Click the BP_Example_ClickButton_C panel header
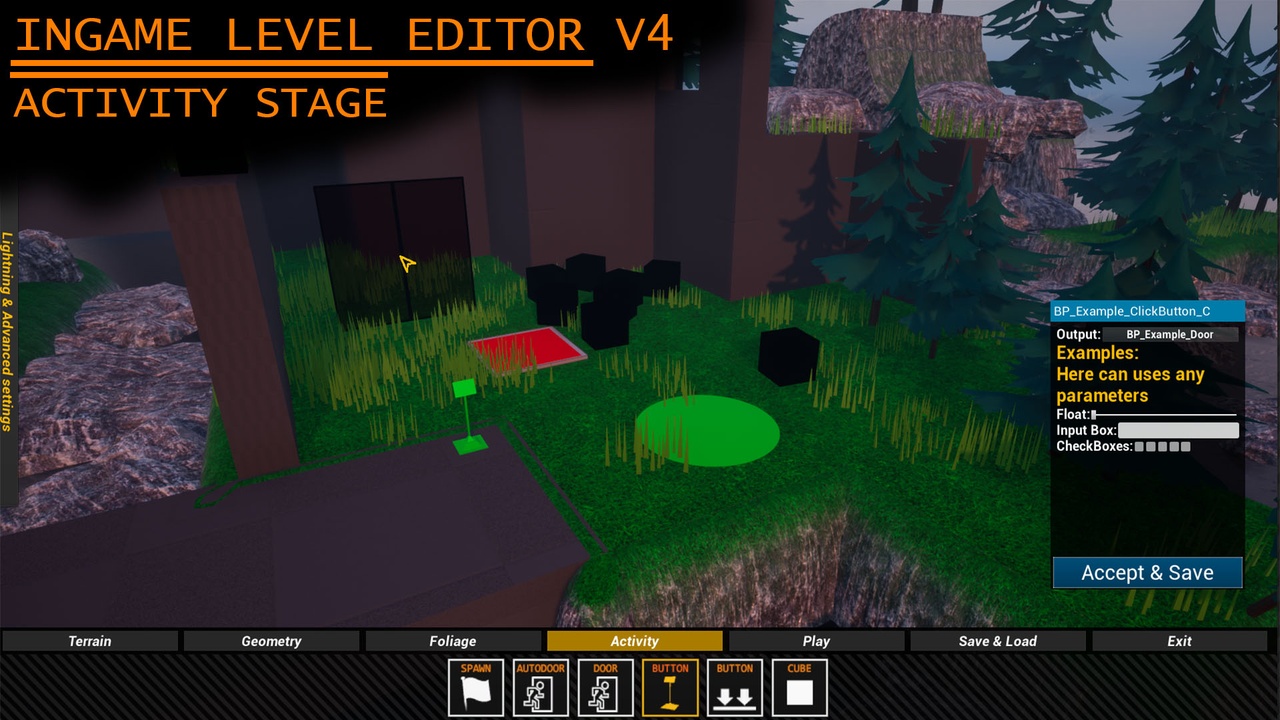 [x=1146, y=311]
